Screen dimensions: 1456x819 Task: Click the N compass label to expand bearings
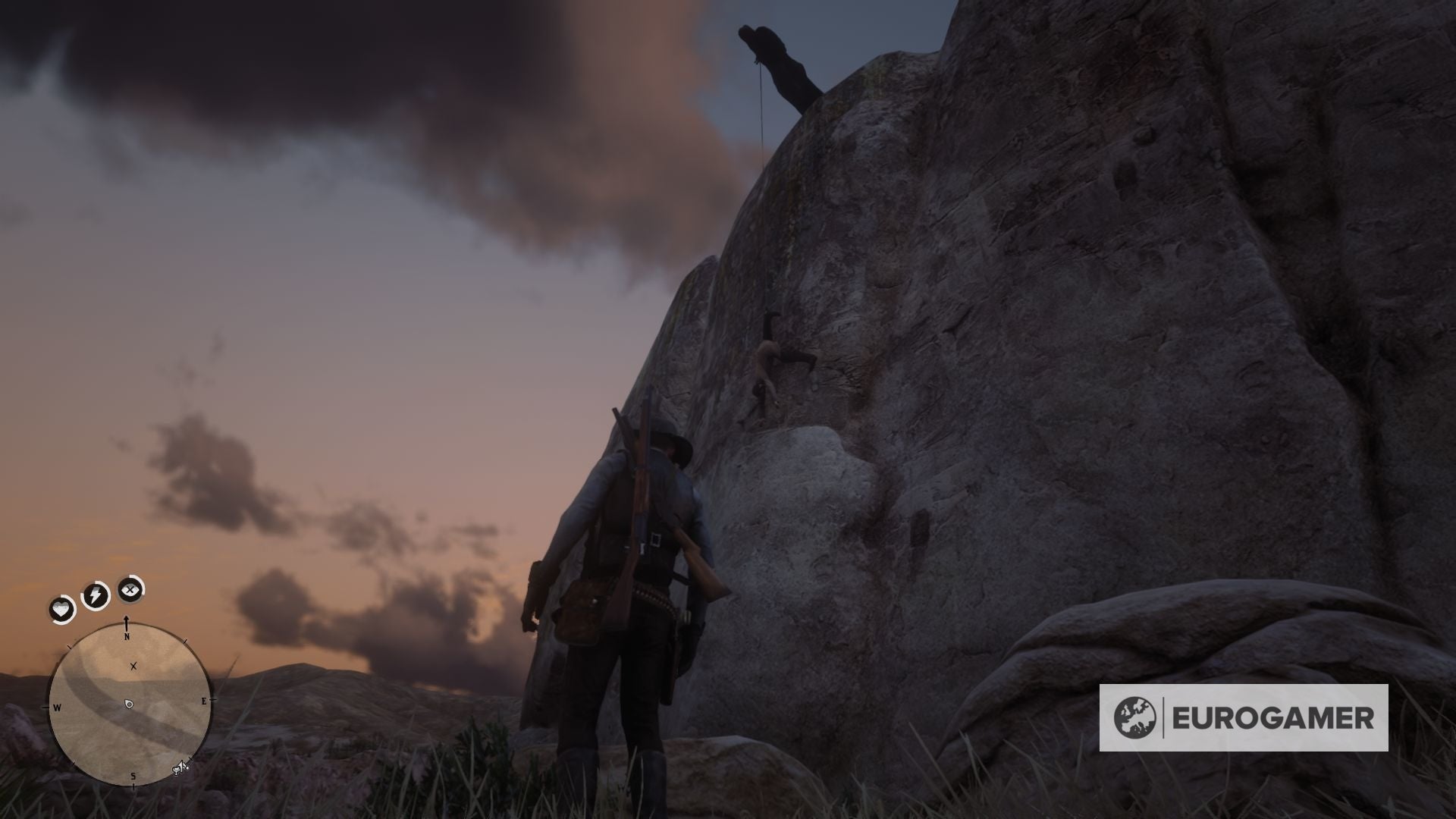point(127,635)
